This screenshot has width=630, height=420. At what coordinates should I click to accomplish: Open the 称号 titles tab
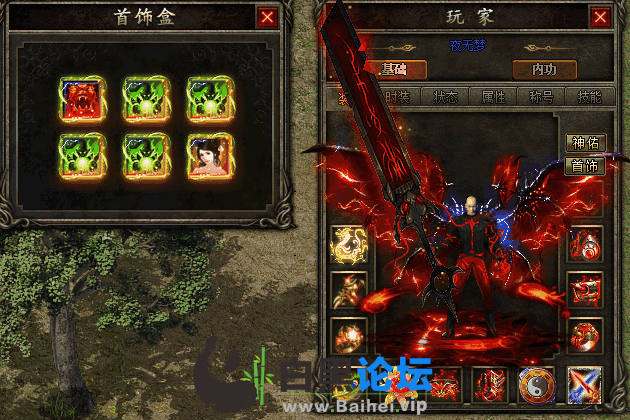(x=543, y=97)
